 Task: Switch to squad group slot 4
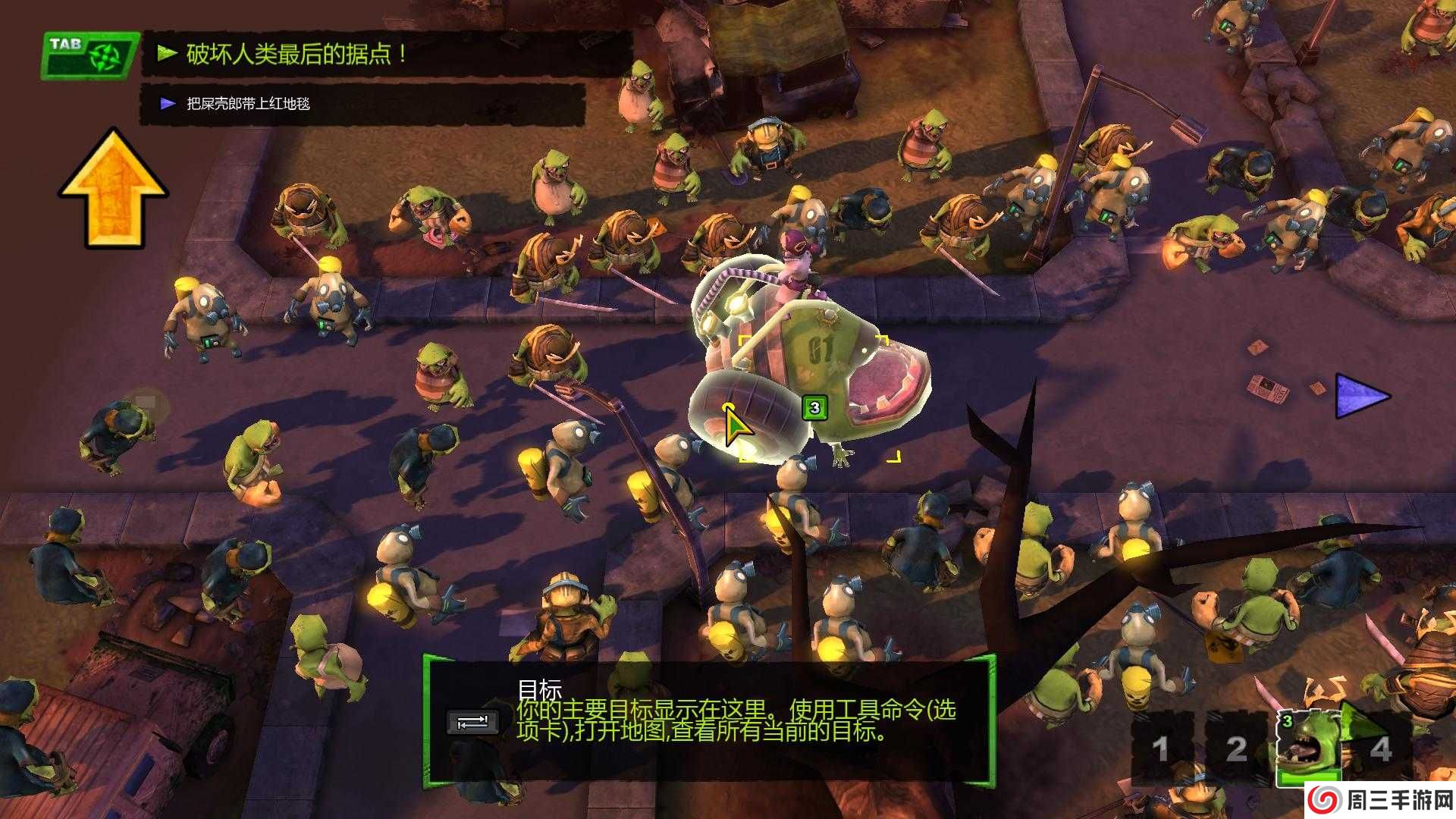(1380, 748)
